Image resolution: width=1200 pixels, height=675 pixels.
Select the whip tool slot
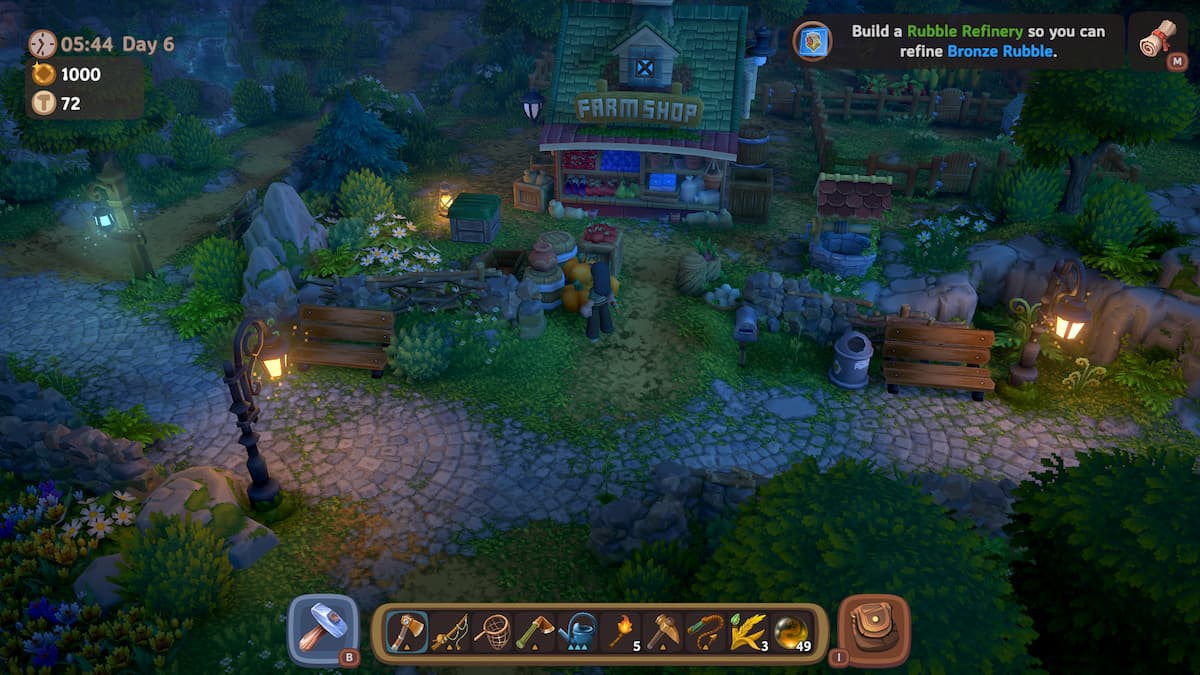(707, 632)
